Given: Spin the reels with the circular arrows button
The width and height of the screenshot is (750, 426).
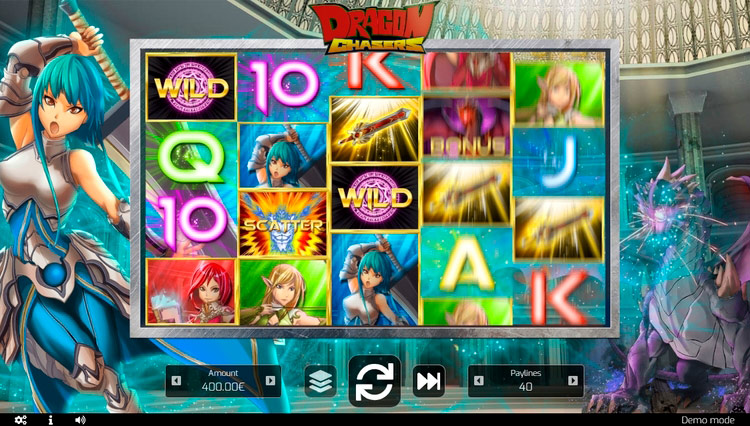Looking at the screenshot, I should (x=374, y=381).
